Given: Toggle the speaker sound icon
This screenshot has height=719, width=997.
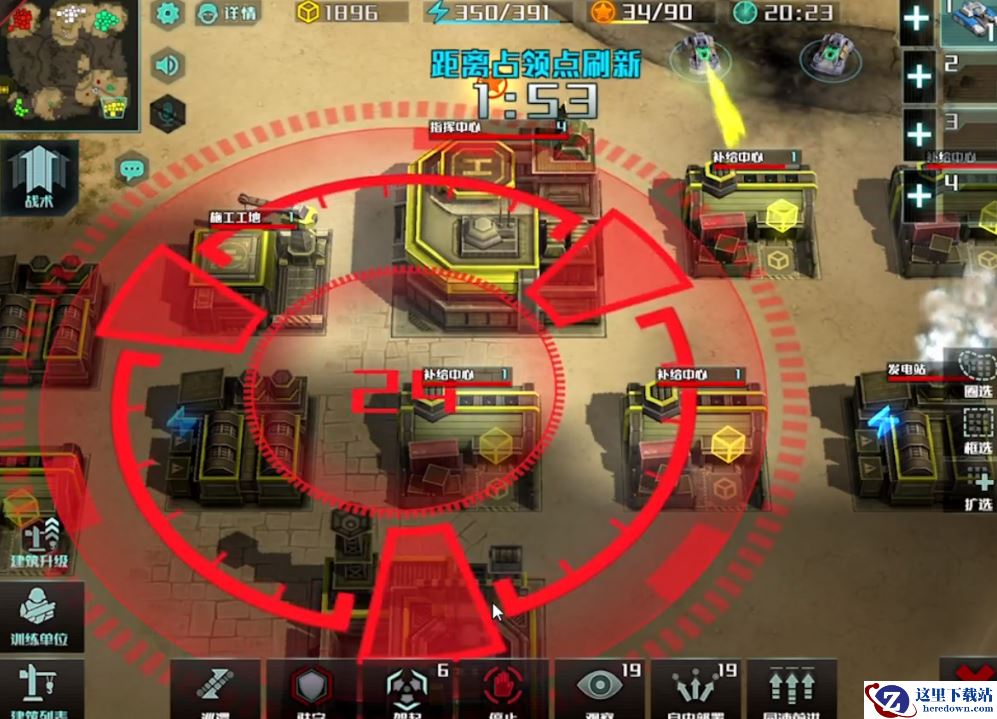Looking at the screenshot, I should 168,65.
